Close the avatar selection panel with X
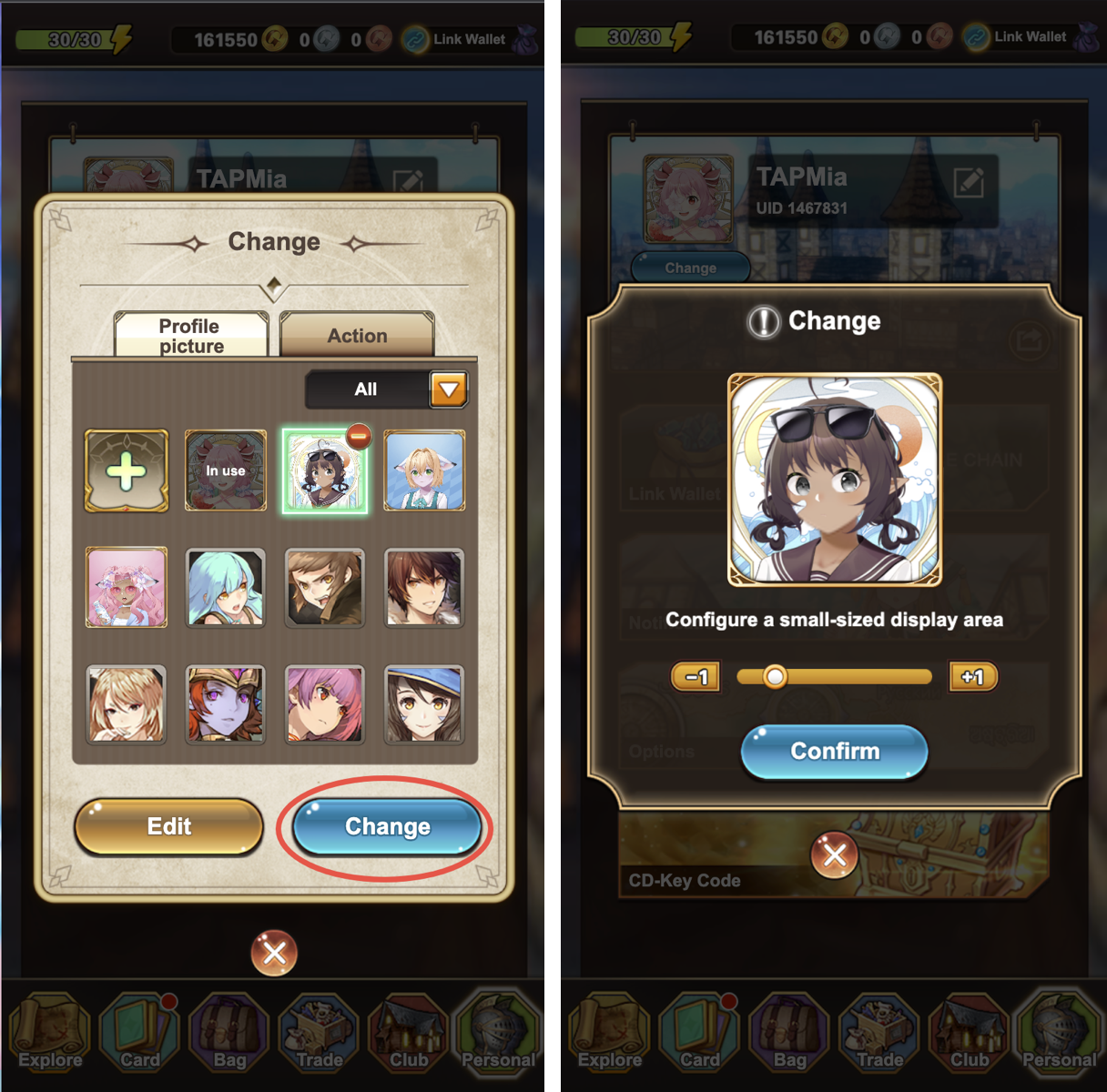This screenshot has height=1092, width=1107. pyautogui.click(x=274, y=953)
